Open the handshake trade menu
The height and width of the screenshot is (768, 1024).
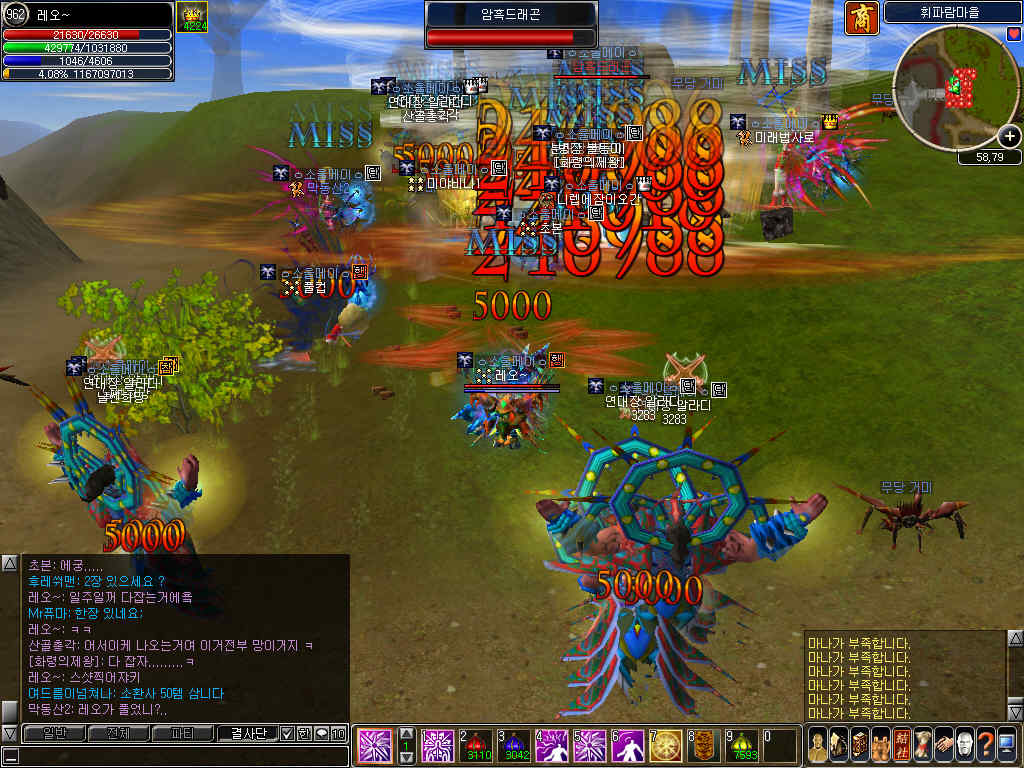[942, 745]
